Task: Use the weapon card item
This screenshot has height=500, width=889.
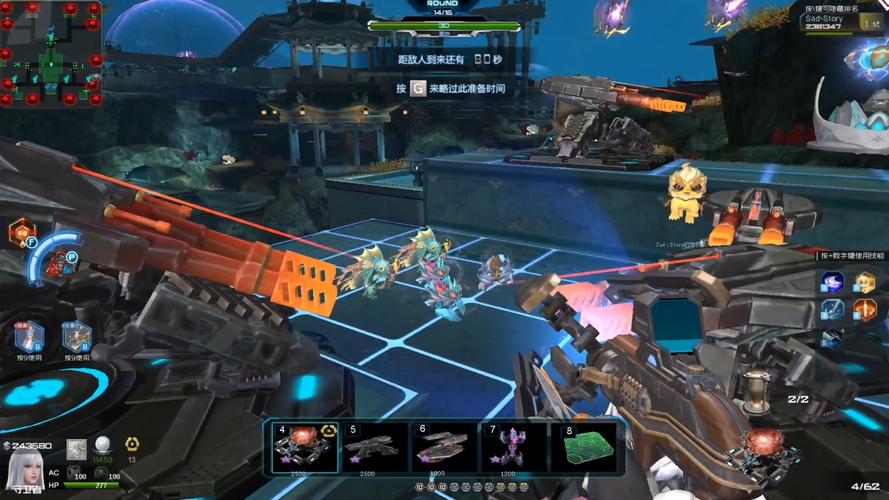Action: click(x=77, y=336)
